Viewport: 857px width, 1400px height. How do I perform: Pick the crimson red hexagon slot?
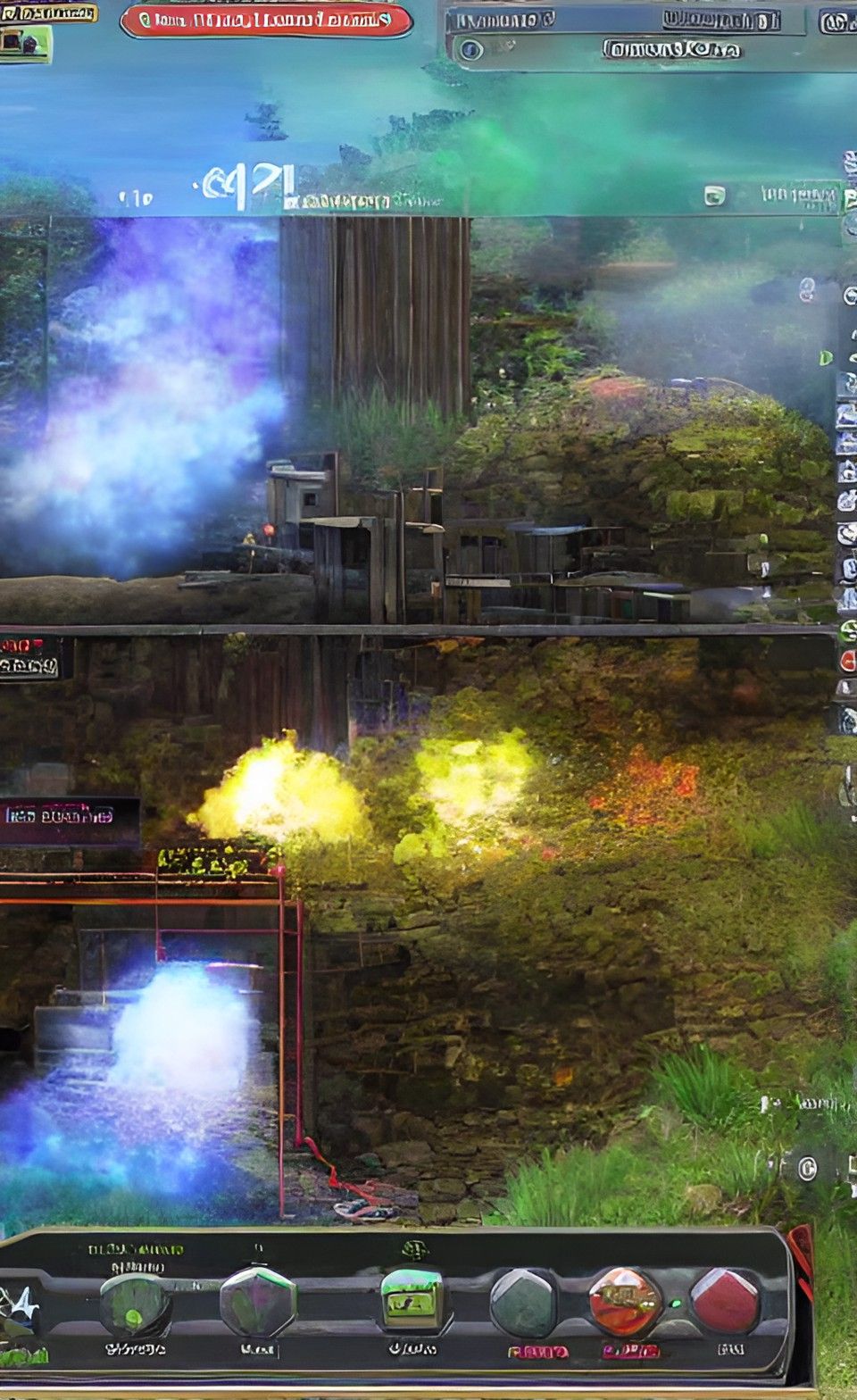(725, 1302)
